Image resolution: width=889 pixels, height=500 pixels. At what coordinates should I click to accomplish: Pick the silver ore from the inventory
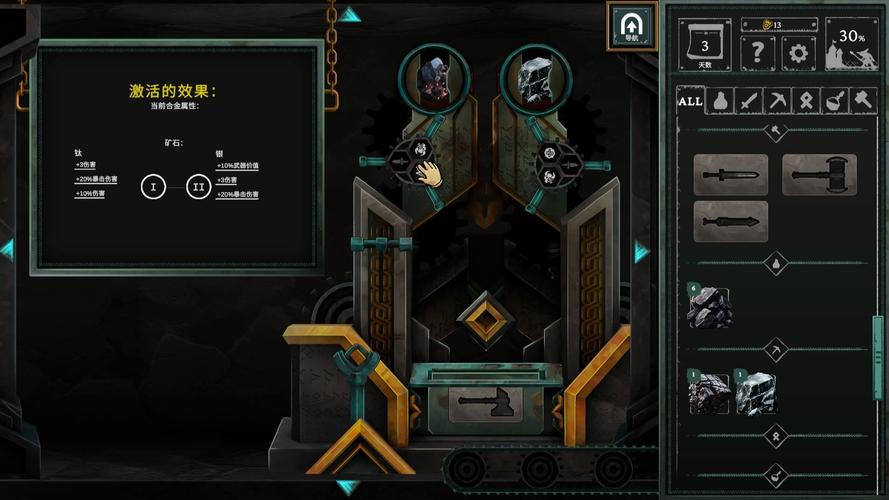pos(756,393)
